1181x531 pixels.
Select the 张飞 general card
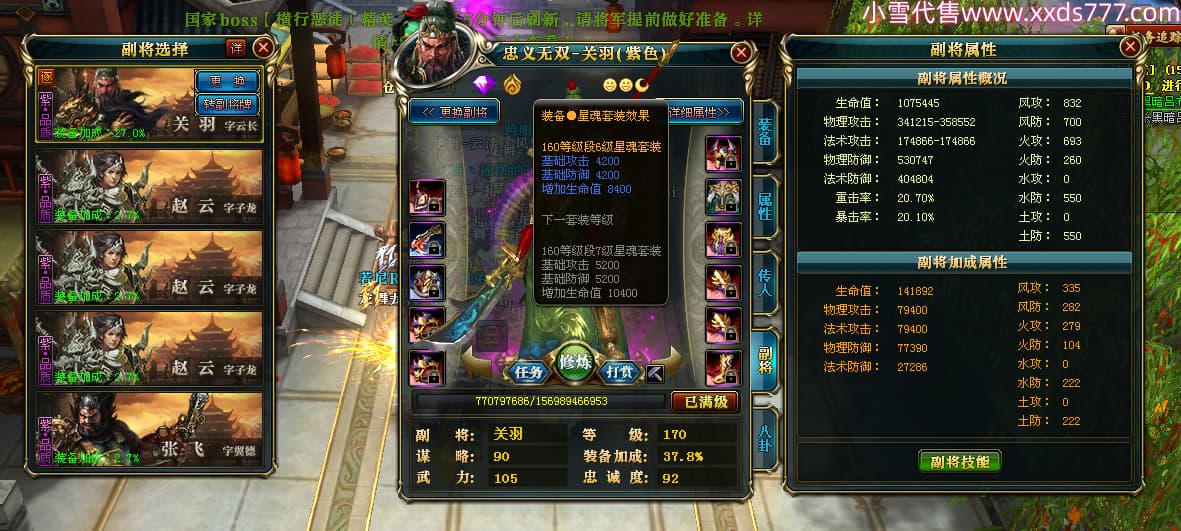[x=149, y=431]
